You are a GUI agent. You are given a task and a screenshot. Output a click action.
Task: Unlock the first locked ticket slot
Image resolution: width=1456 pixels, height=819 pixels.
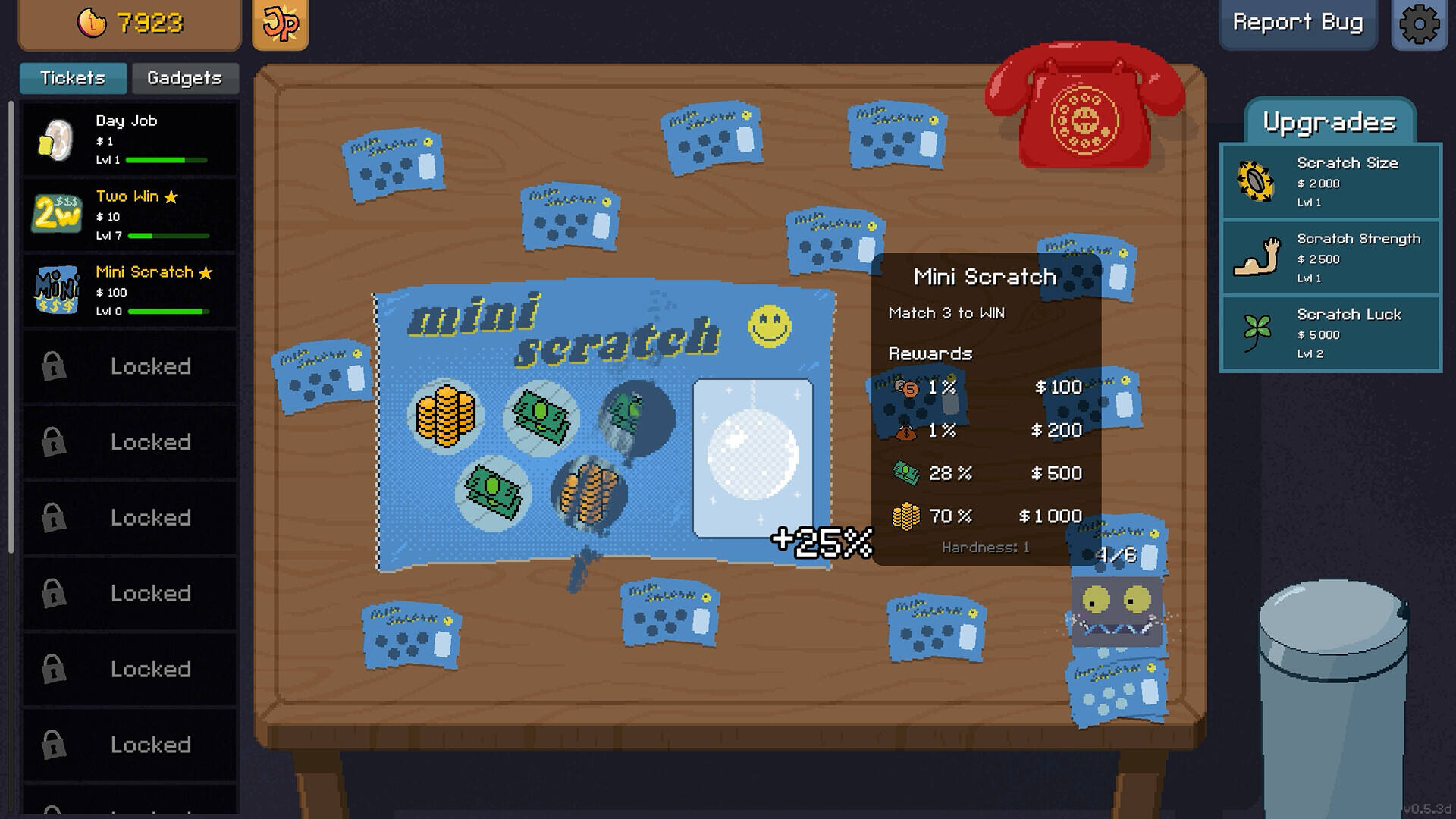129,366
